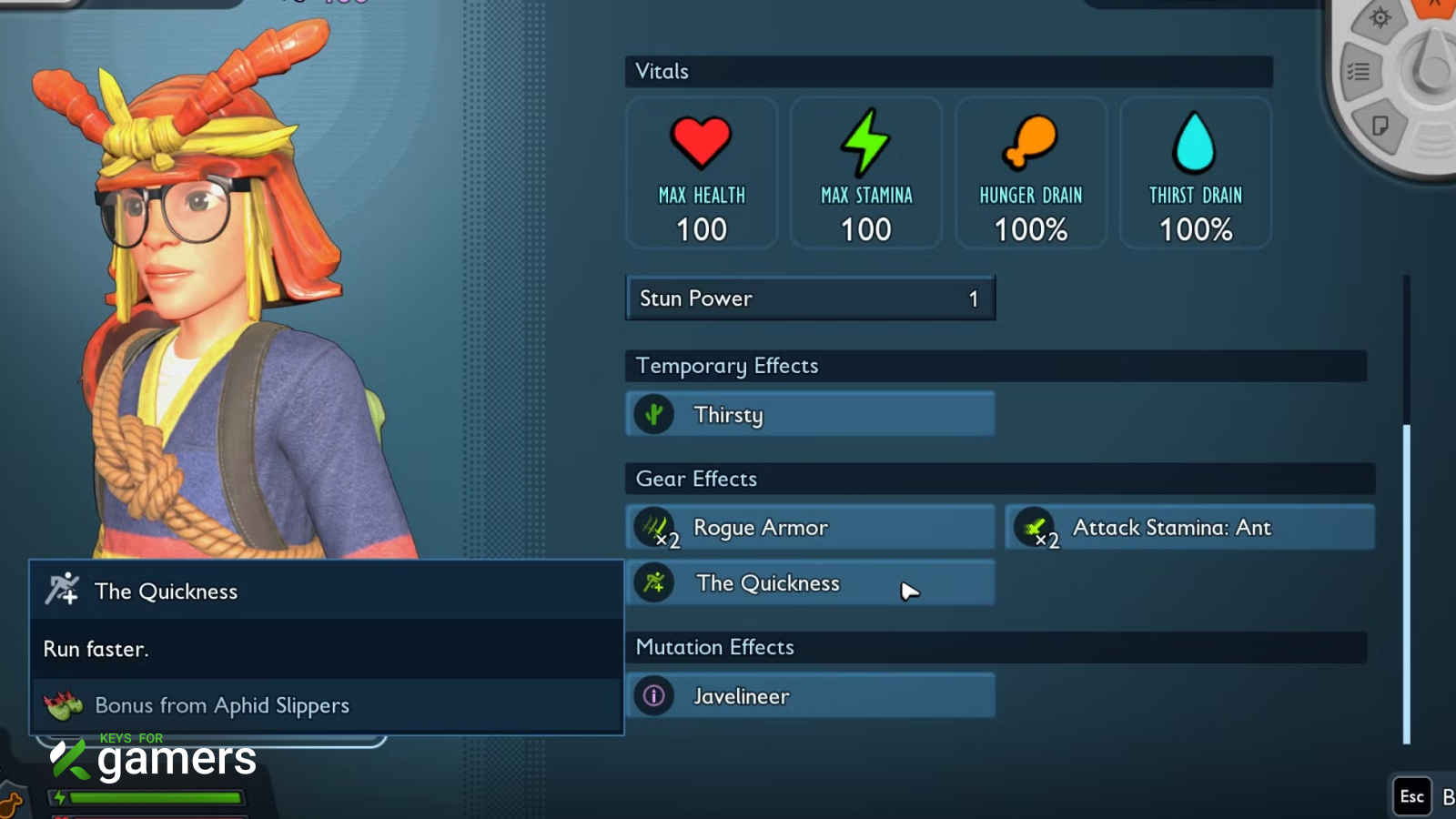Viewport: 1456px width, 819px height.
Task: Click the Max Health vitals tile
Action: coord(702,174)
